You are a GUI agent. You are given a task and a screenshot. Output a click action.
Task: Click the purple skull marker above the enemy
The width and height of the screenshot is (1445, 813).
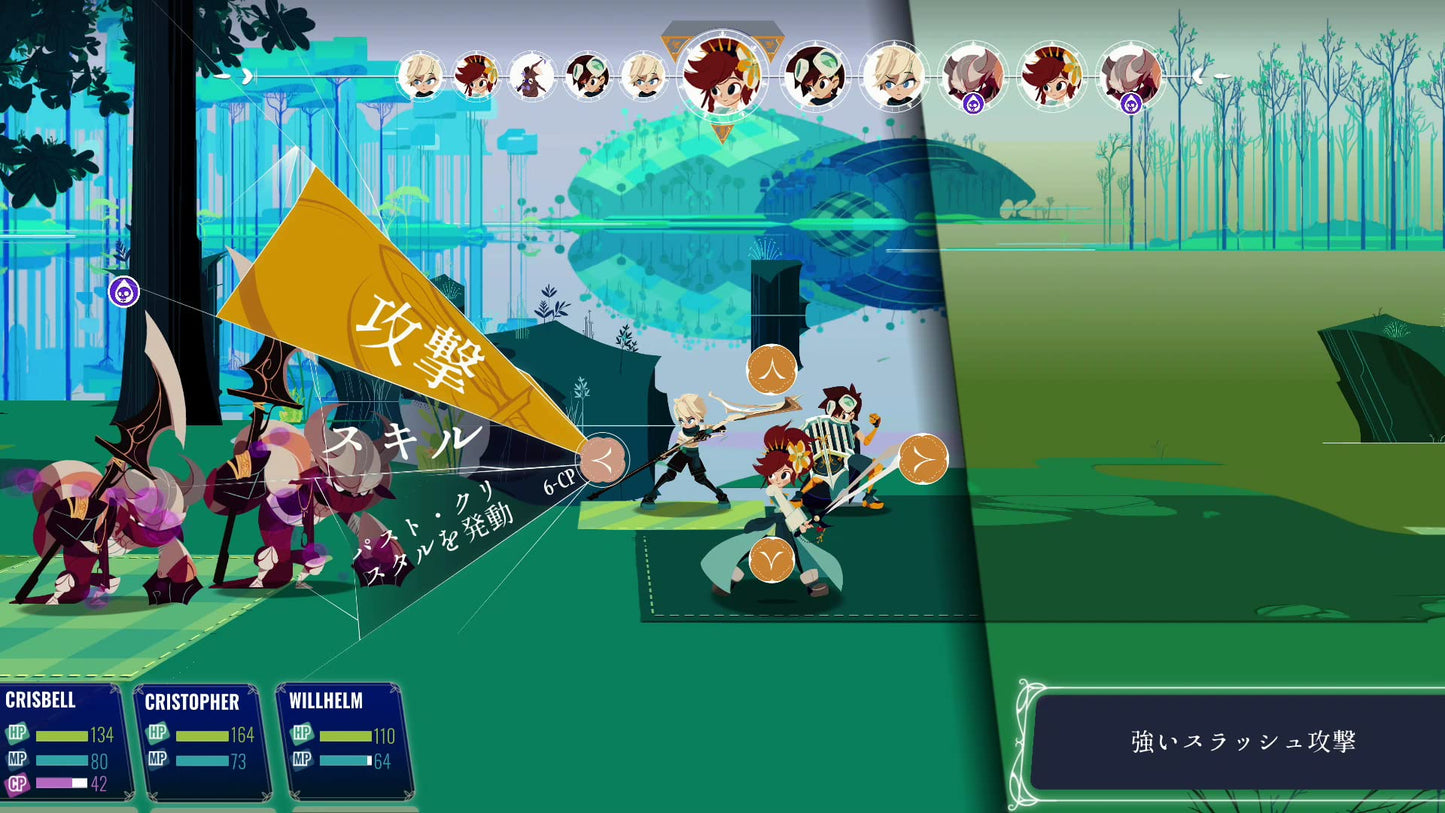(x=123, y=292)
